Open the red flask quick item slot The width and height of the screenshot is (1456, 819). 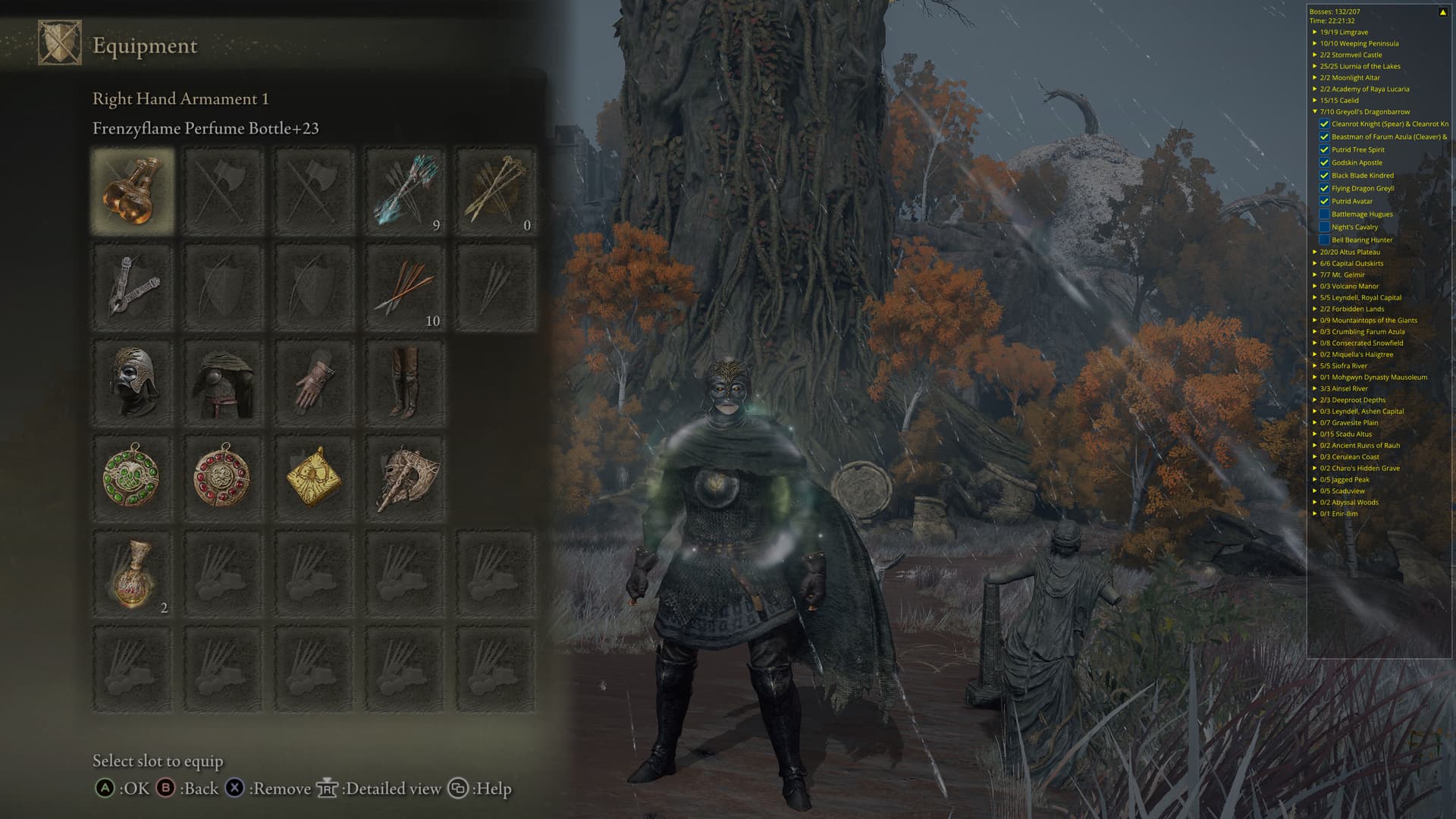tap(133, 574)
